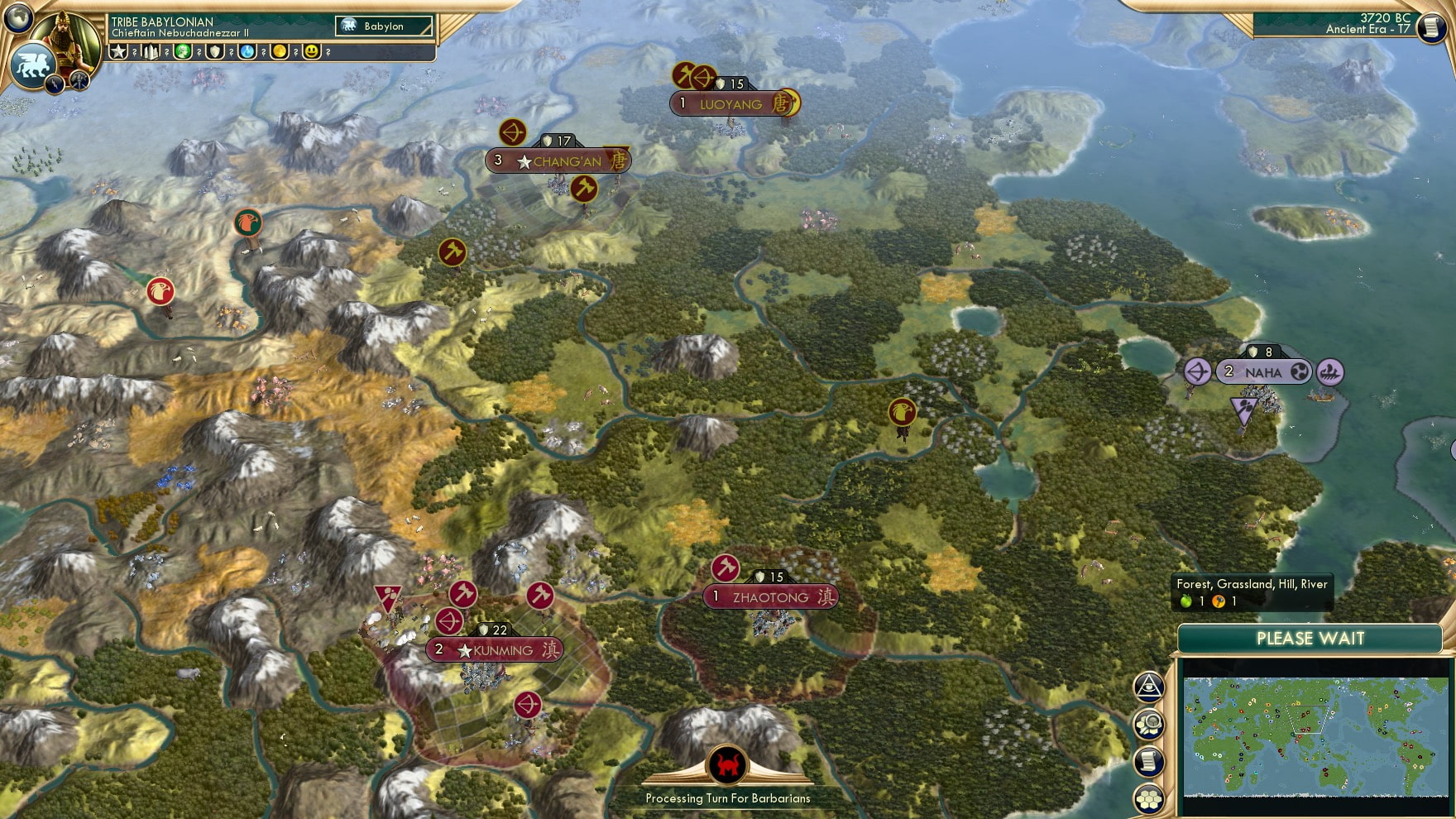1456x819 pixels.
Task: Open the Babylon diplomacy dropdown
Action: click(x=382, y=26)
